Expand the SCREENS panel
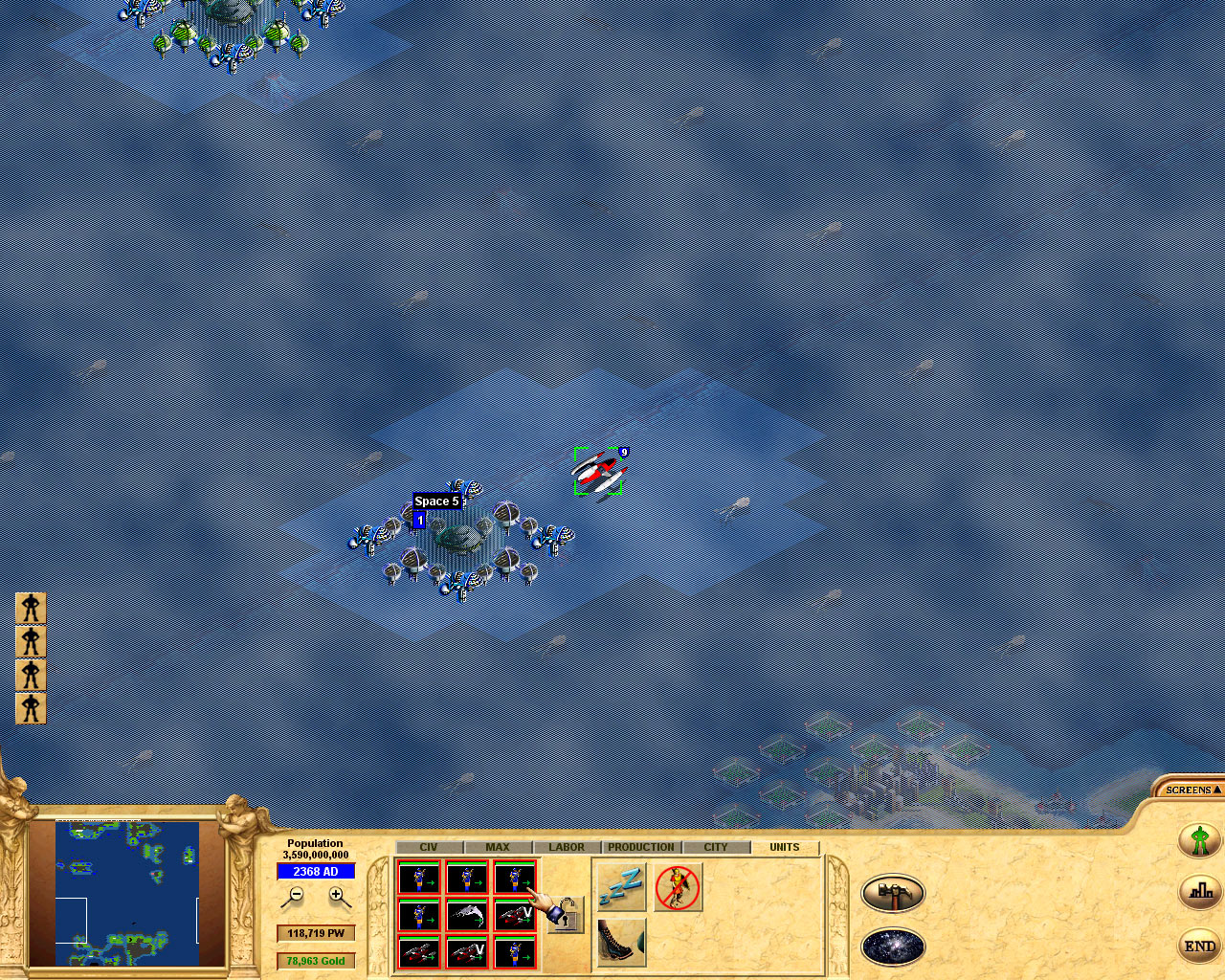This screenshot has width=1225, height=980. tap(1190, 790)
